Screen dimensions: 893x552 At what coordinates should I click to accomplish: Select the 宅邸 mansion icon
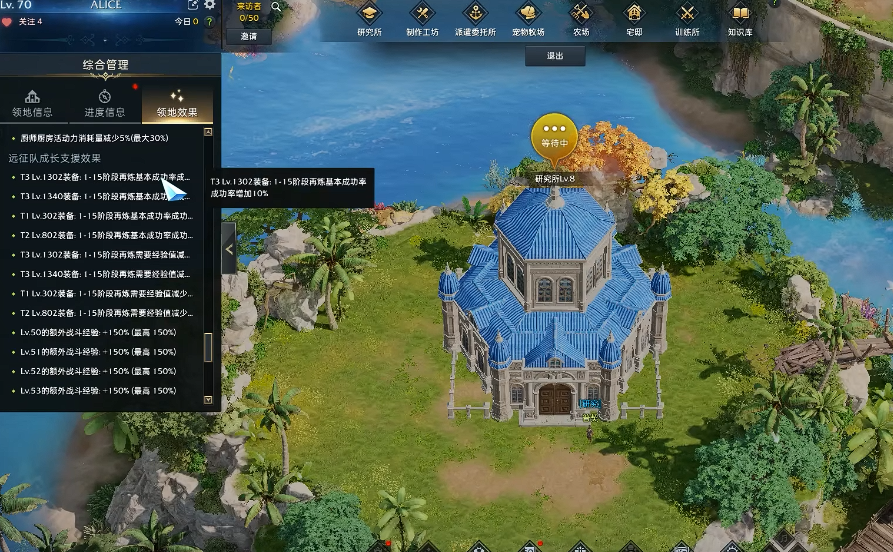(x=633, y=19)
